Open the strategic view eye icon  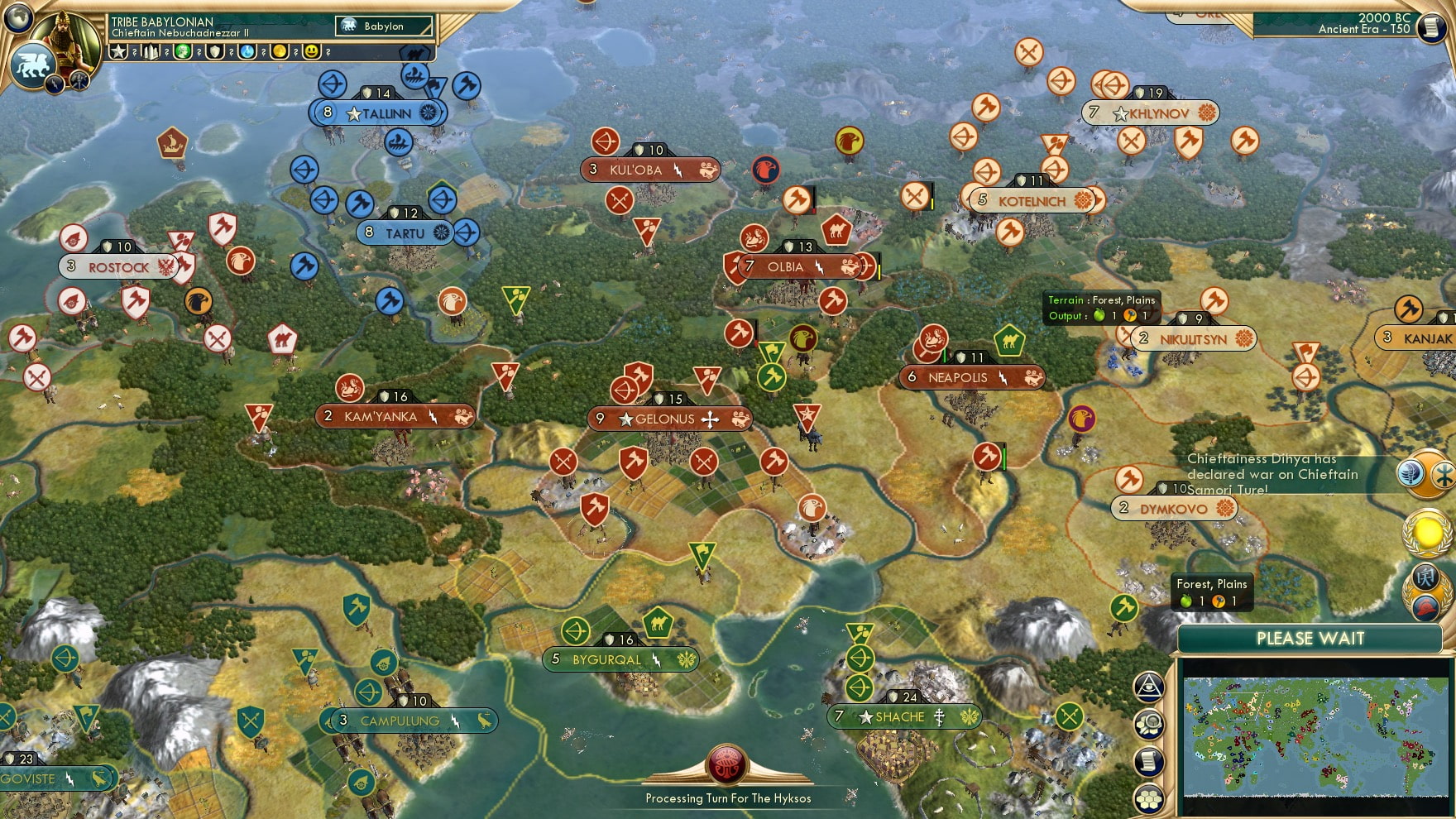click(x=1148, y=687)
